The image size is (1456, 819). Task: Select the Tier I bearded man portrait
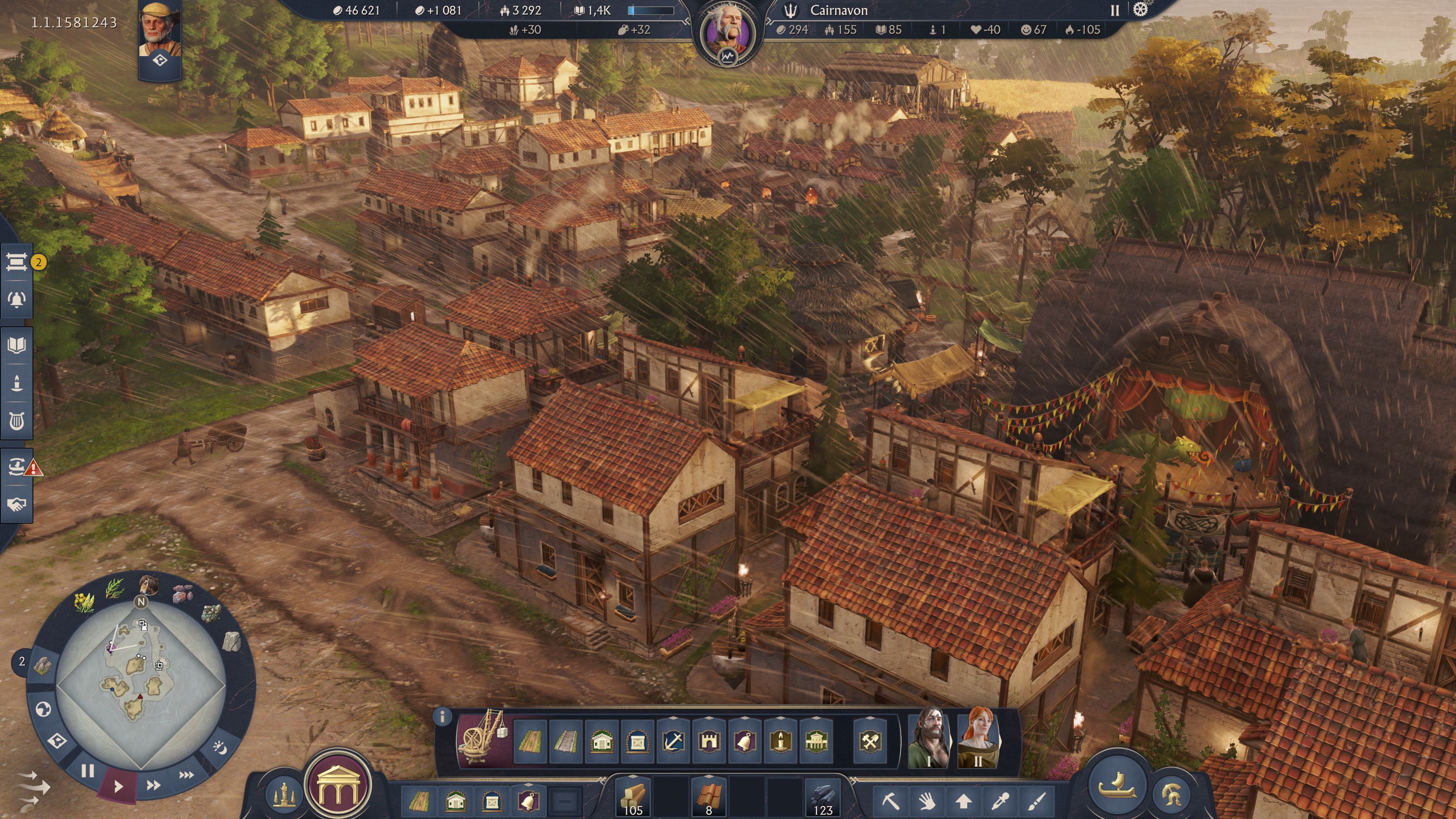tap(929, 737)
